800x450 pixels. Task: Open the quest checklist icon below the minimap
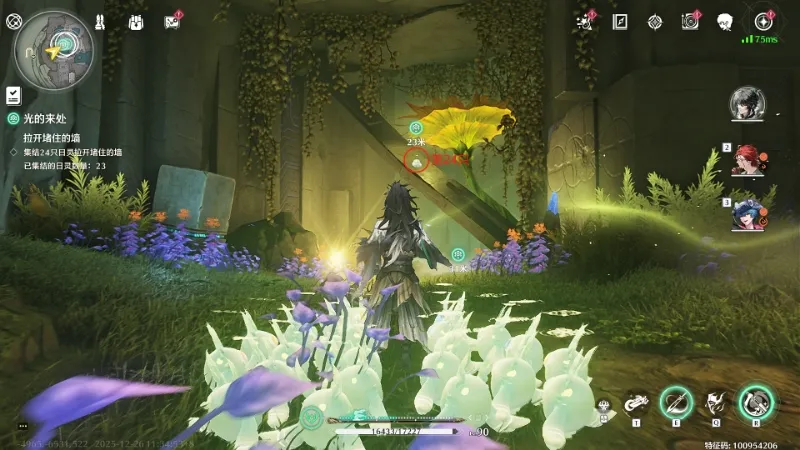(x=13, y=94)
